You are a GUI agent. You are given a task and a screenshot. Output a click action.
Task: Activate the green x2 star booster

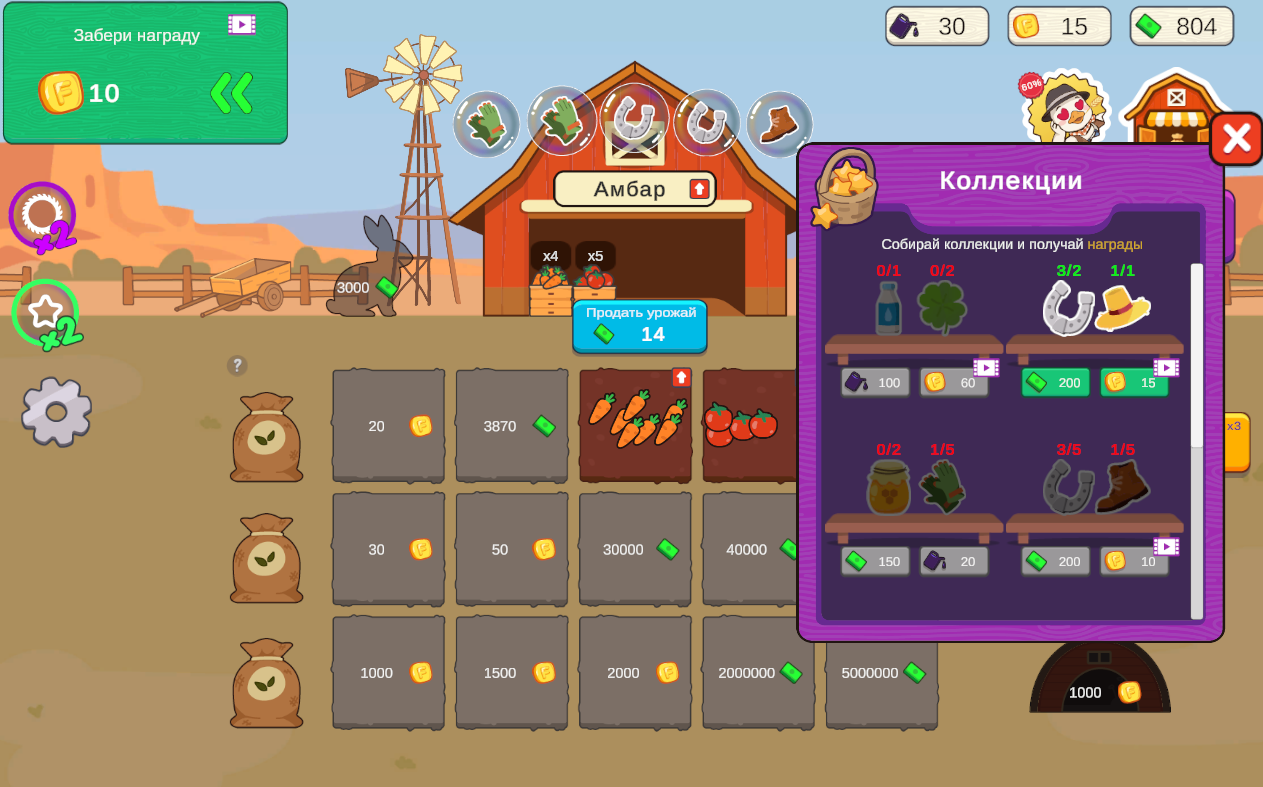pyautogui.click(x=45, y=312)
